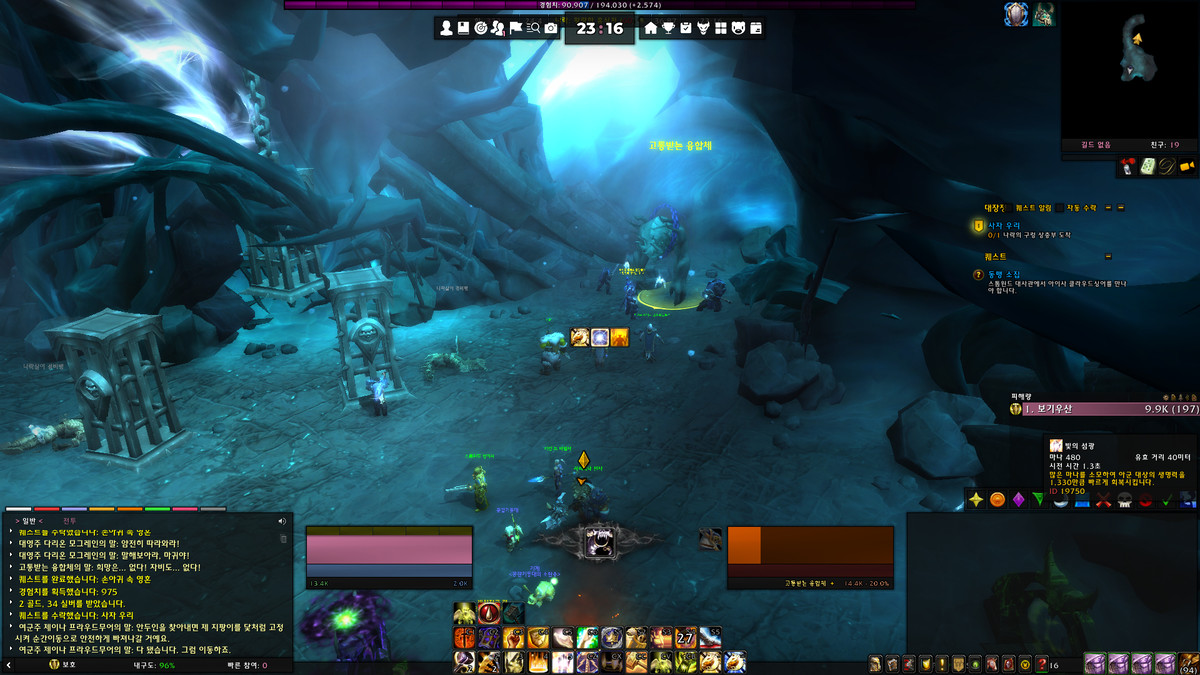Select the green triangle raid marker

click(1039, 499)
